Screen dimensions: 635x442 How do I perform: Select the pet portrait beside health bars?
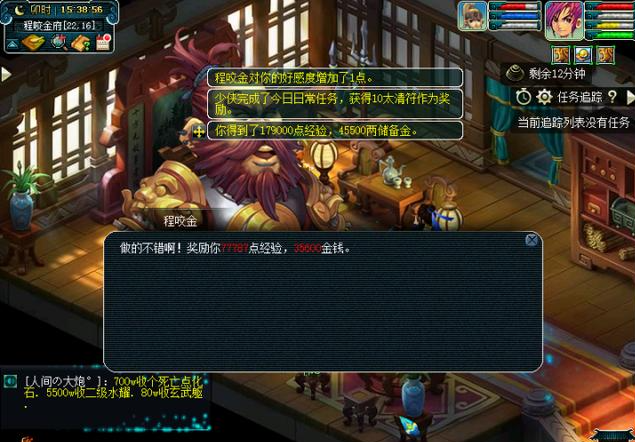pos(471,17)
